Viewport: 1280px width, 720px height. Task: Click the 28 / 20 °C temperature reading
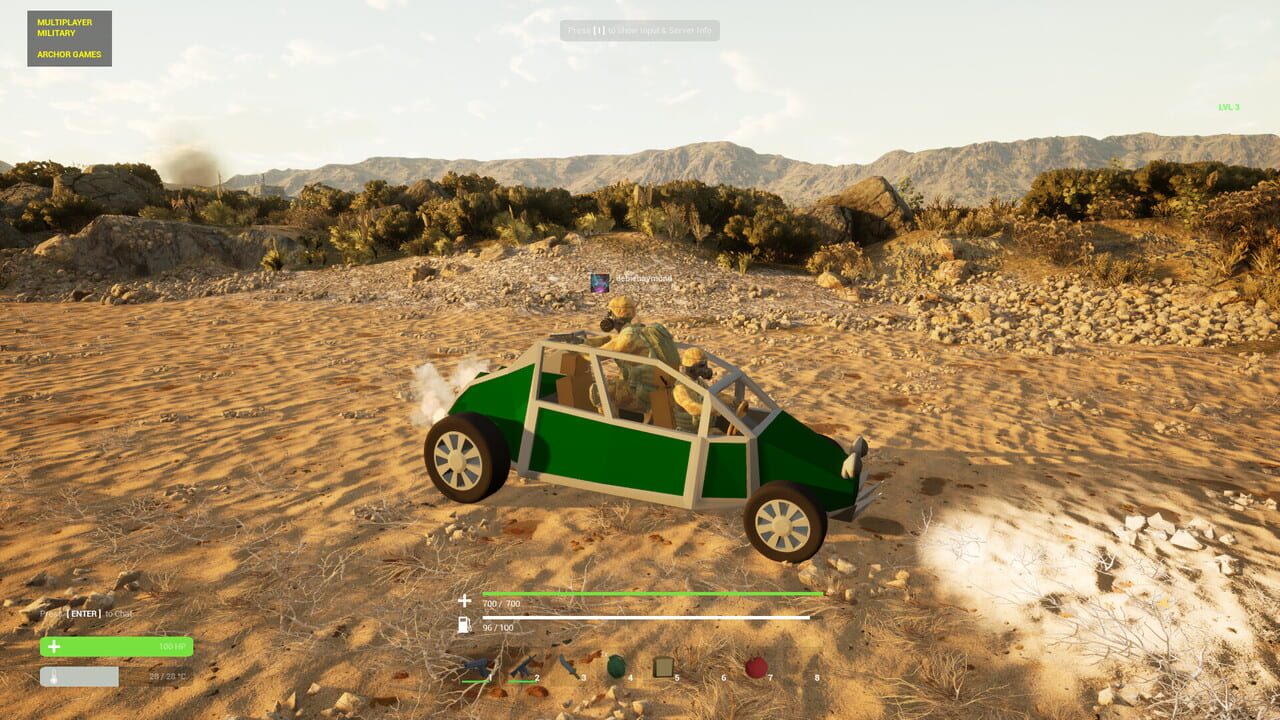[170, 675]
